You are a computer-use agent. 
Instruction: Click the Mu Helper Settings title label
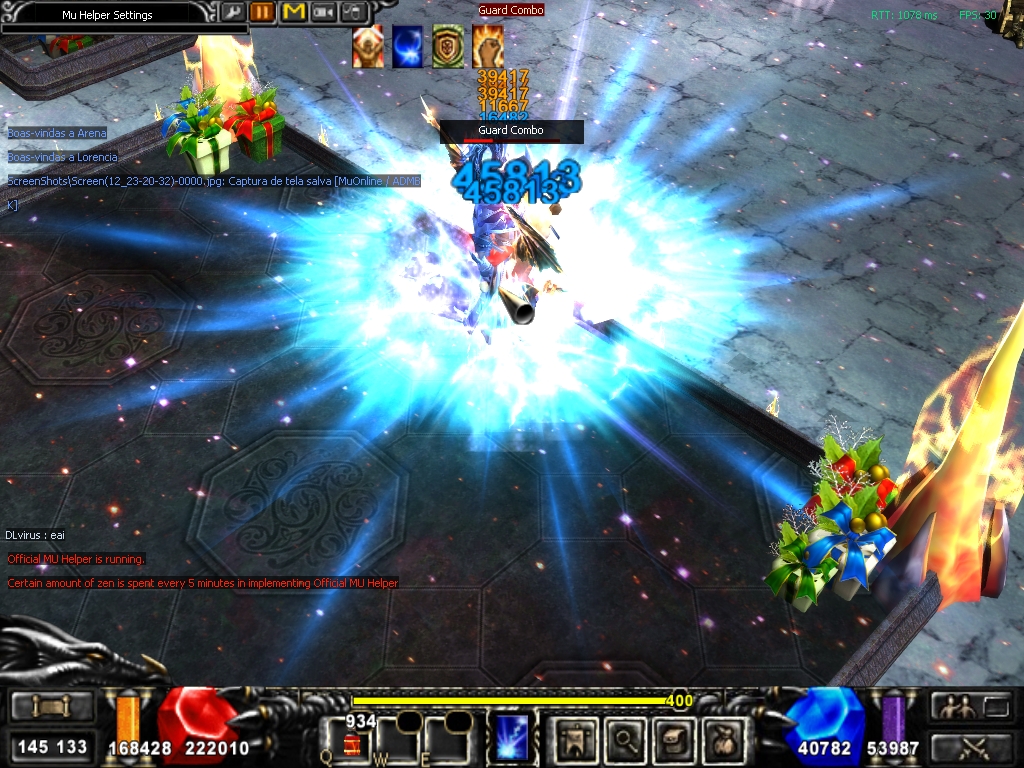click(x=107, y=15)
